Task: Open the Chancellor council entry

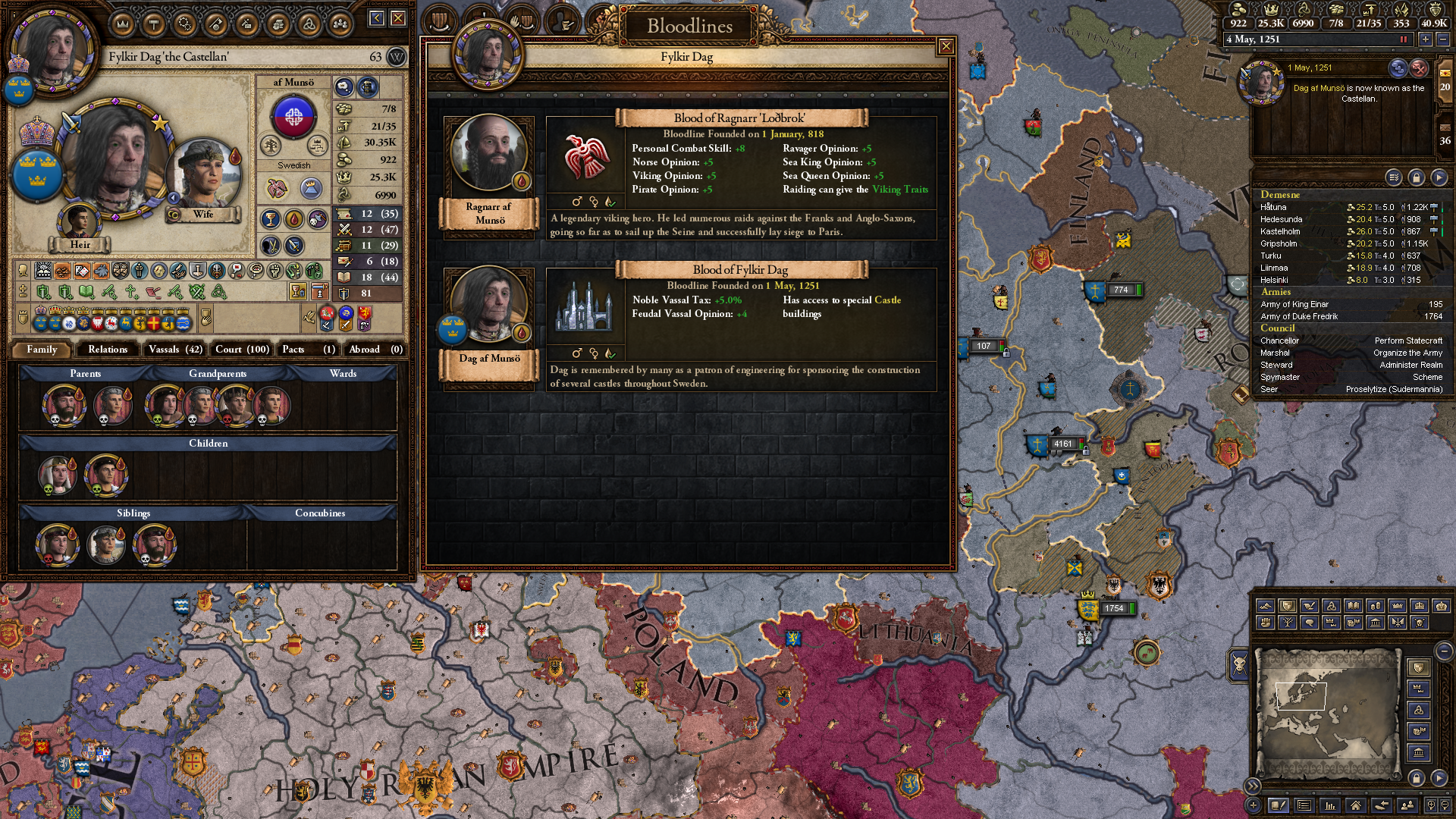Action: pos(1350,340)
